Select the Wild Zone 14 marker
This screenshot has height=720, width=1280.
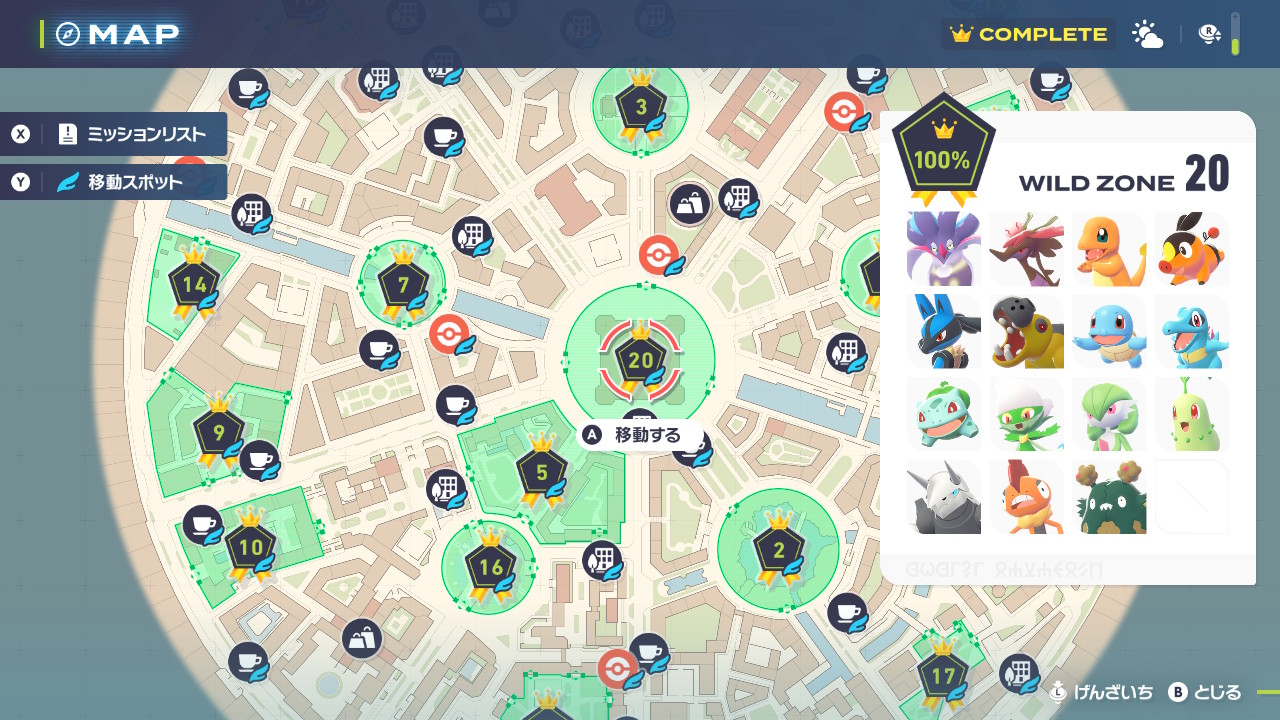[194, 285]
